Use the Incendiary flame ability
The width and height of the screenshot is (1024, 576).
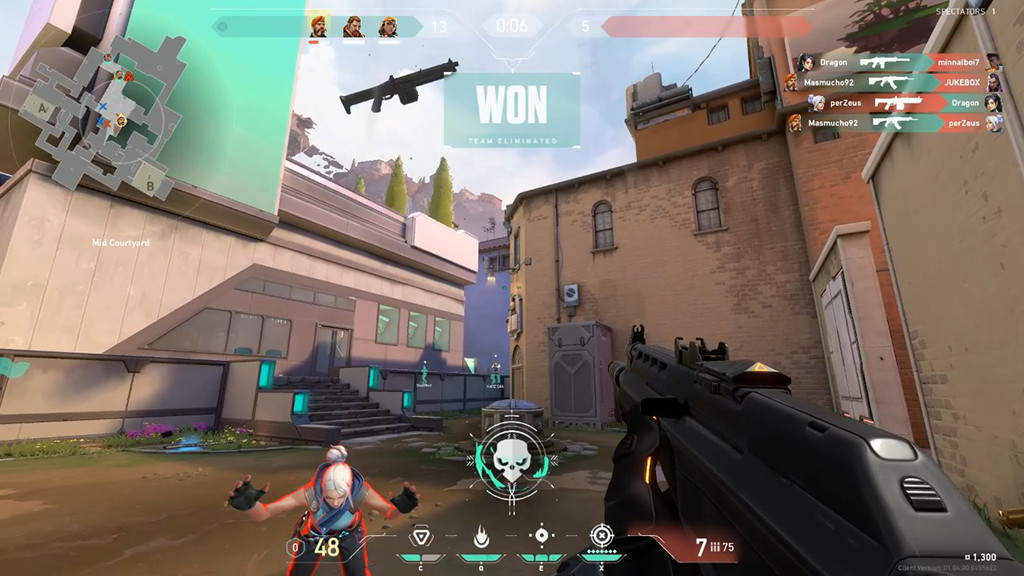pos(481,537)
